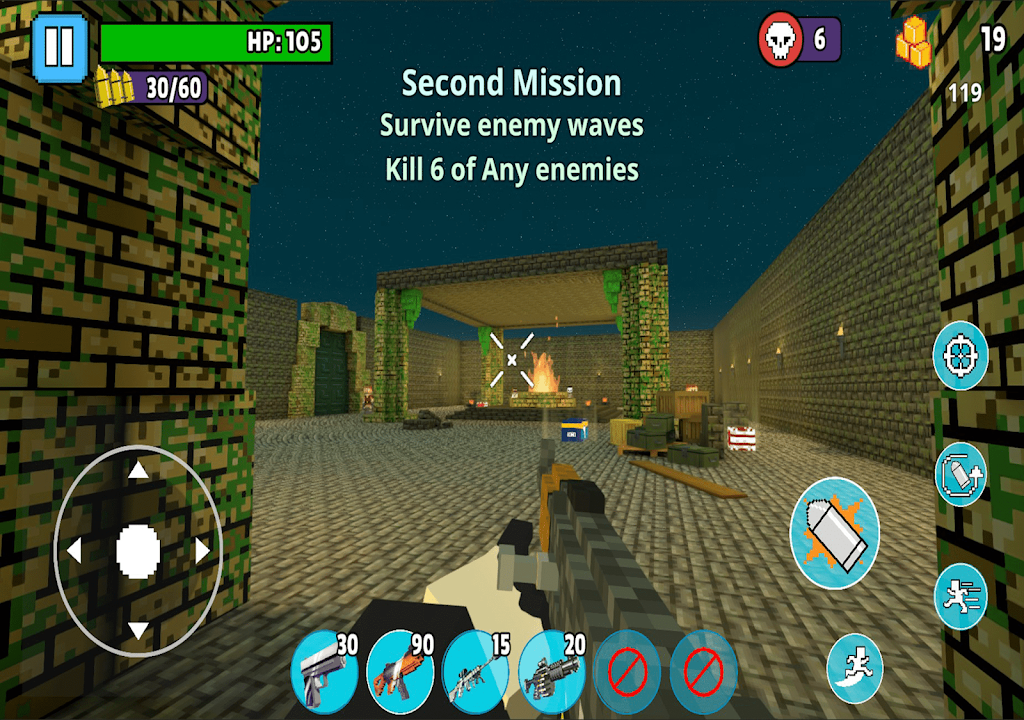
Task: Tap the joystick's down arrow
Action: tap(138, 630)
